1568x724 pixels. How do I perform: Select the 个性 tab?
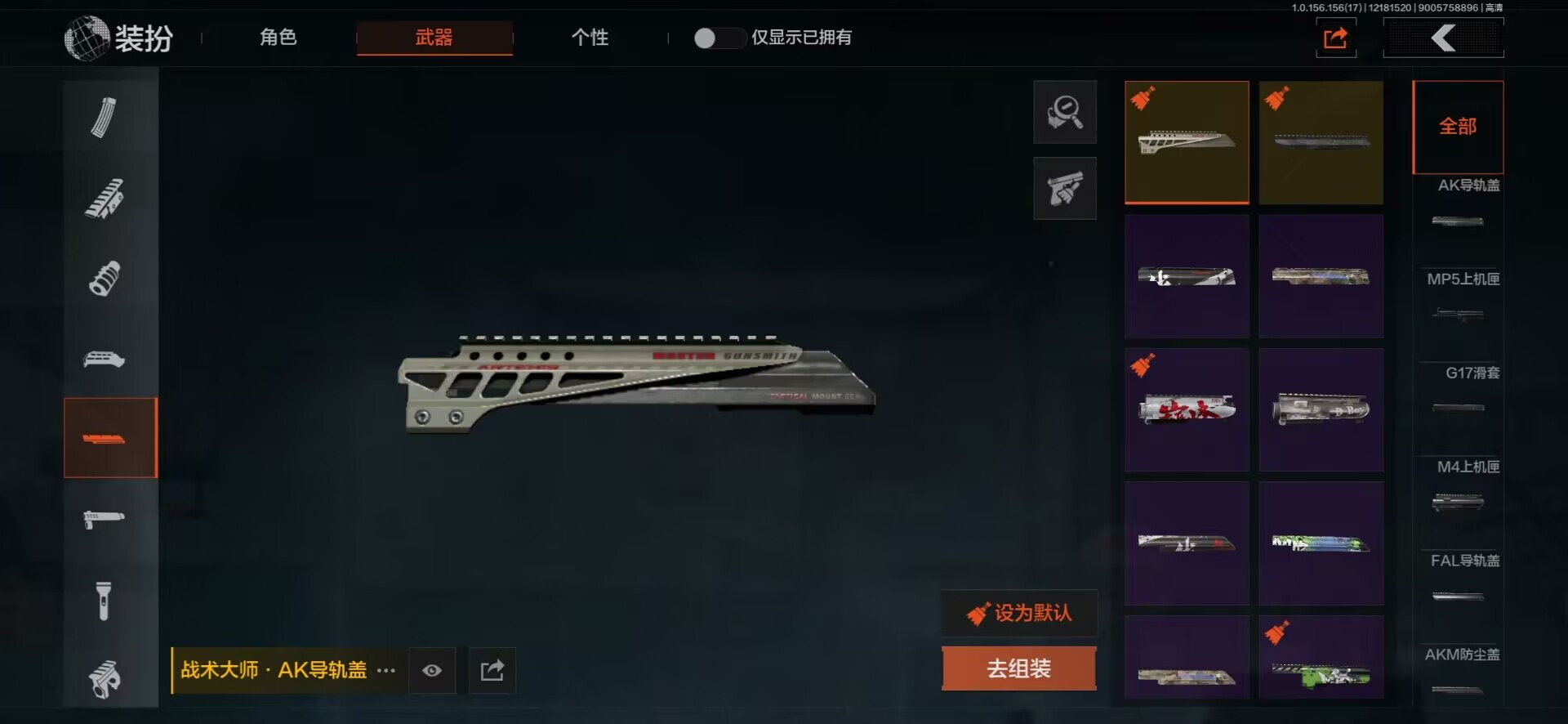(x=590, y=38)
